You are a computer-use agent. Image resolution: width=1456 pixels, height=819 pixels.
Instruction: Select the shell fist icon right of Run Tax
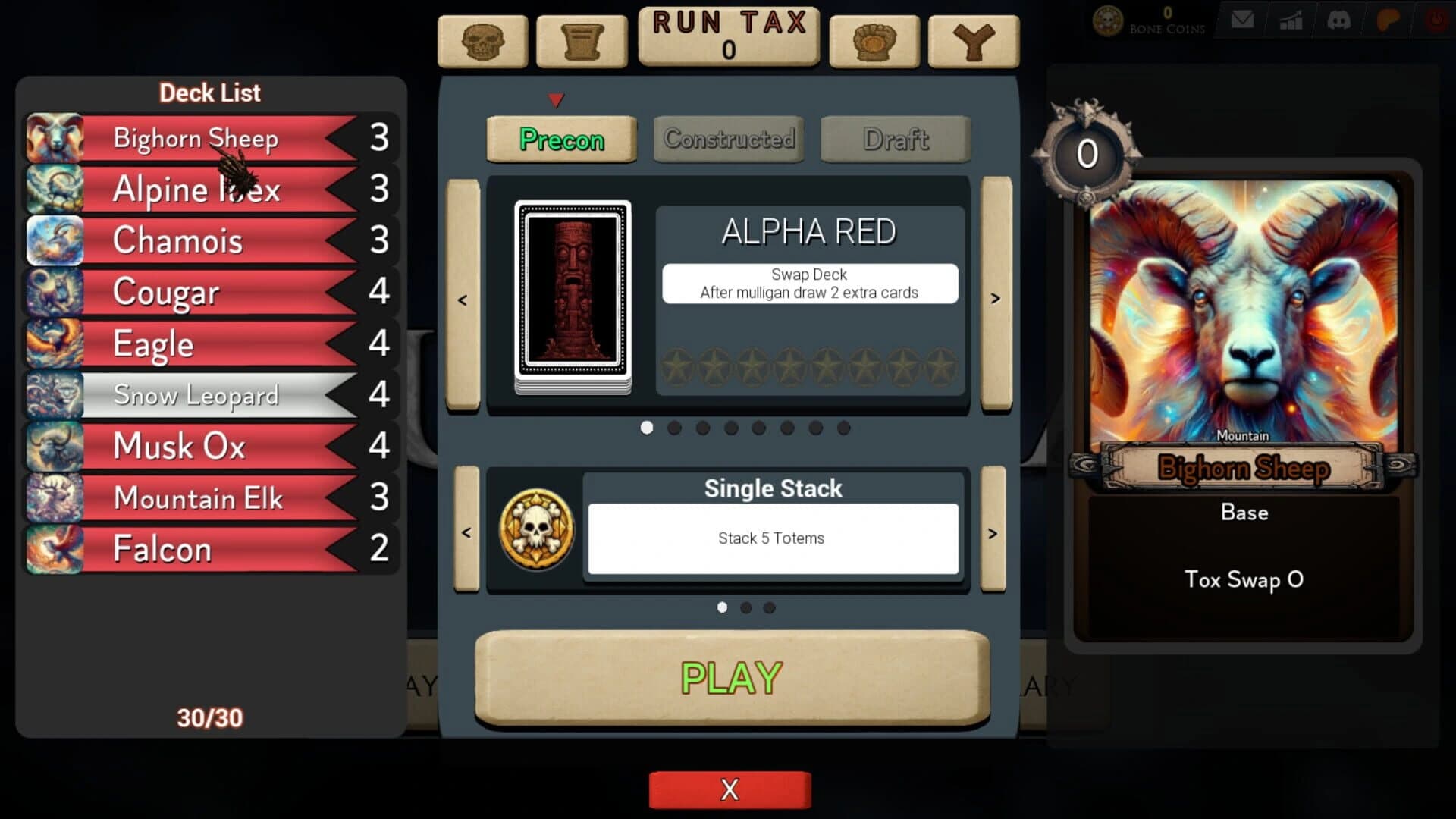874,42
